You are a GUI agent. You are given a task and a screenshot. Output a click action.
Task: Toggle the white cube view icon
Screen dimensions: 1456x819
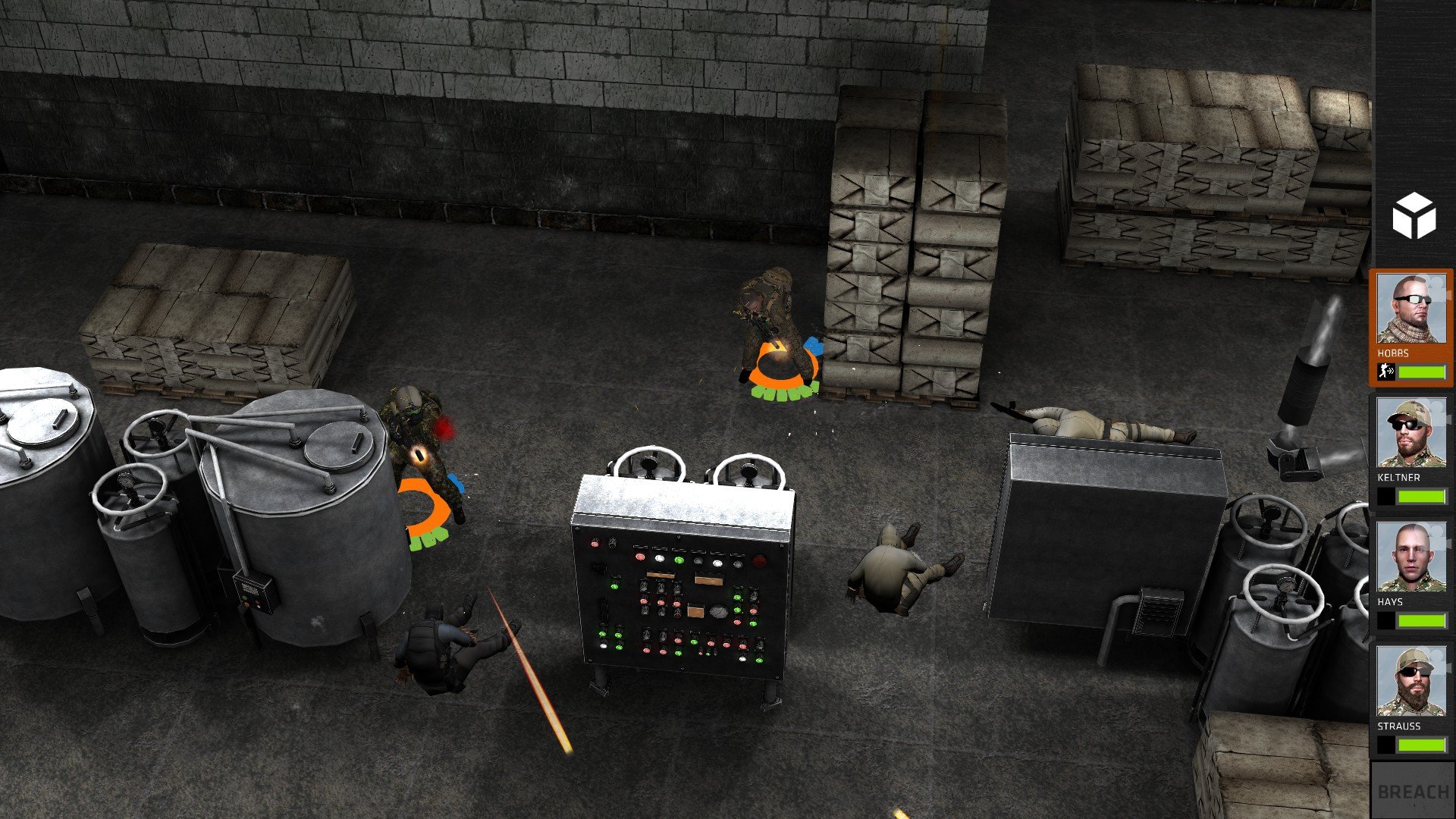click(x=1414, y=215)
